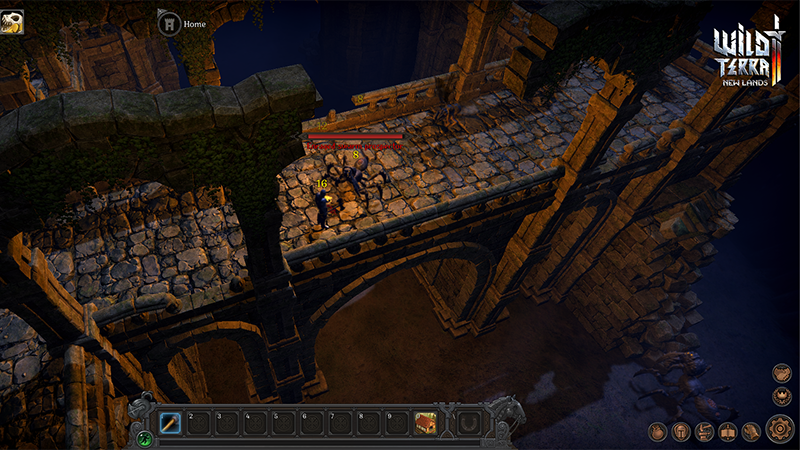The height and width of the screenshot is (450, 800).
Task: Open the helmet character equipment panel
Action: [x=681, y=432]
